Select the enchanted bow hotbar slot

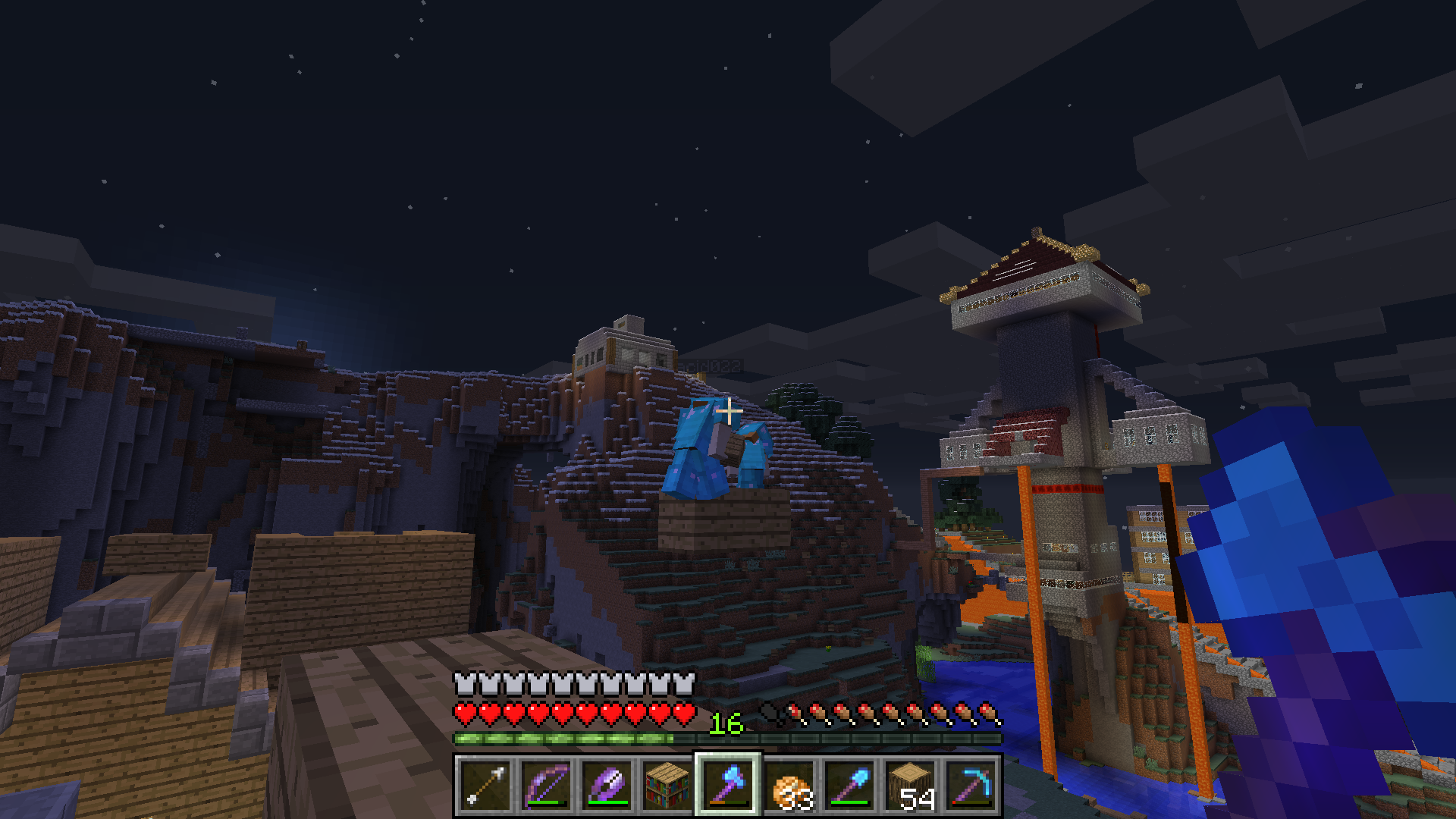[x=546, y=785]
